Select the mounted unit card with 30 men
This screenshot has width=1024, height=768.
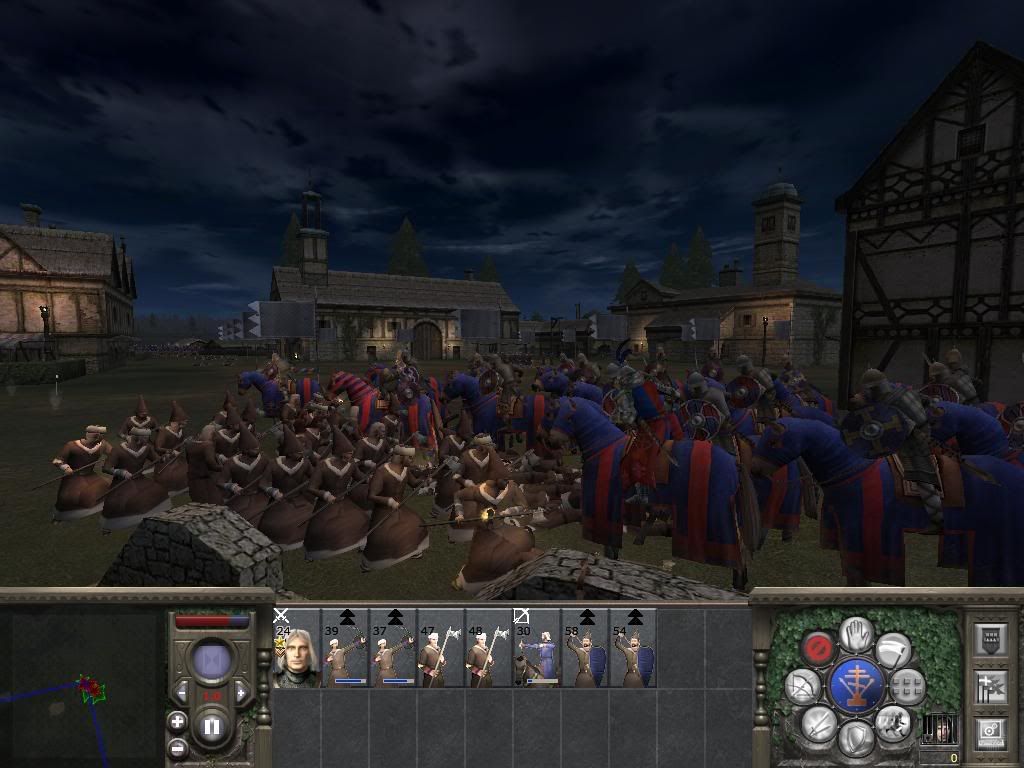(x=537, y=648)
